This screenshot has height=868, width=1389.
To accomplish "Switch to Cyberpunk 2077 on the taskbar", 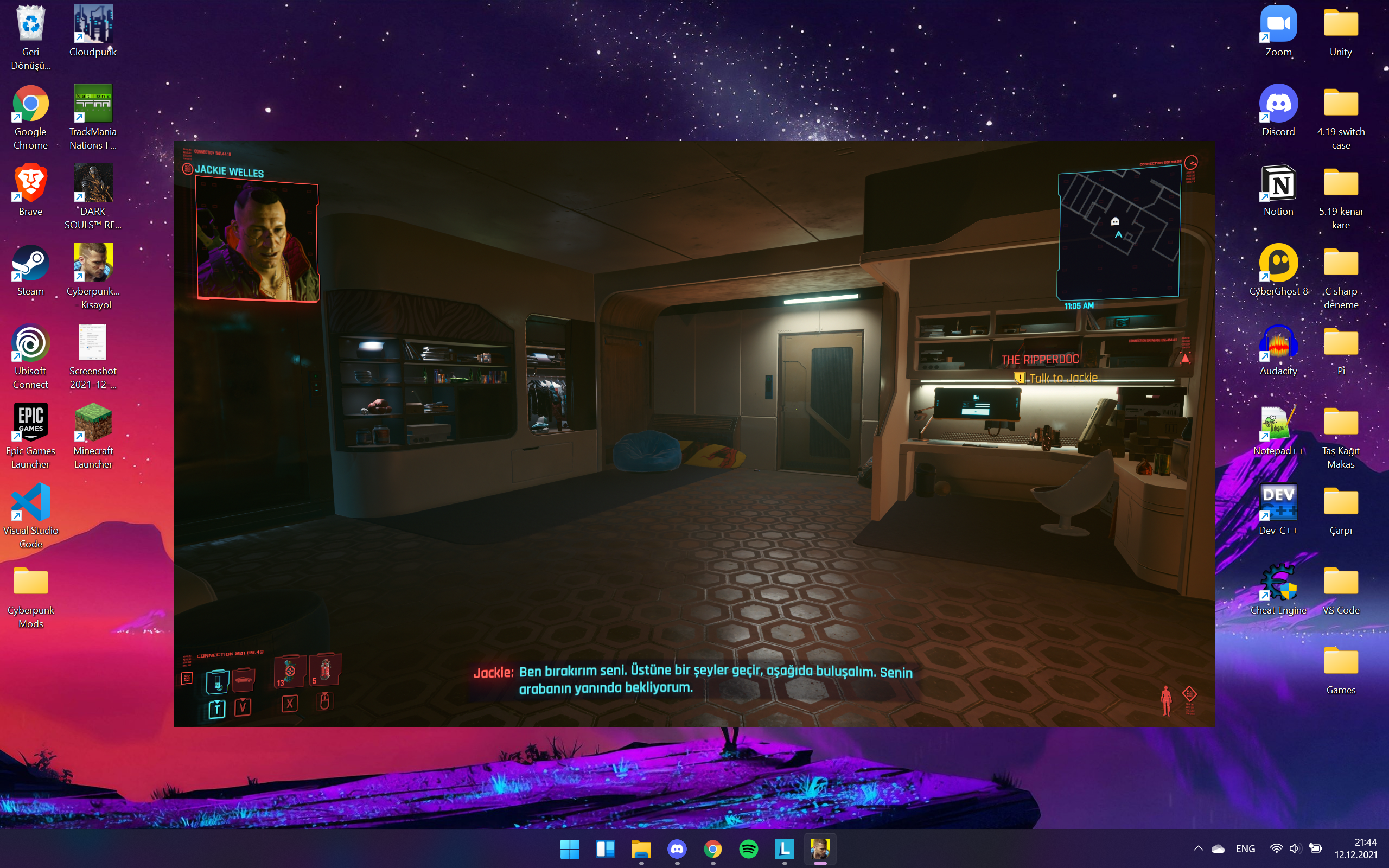I will (821, 848).
